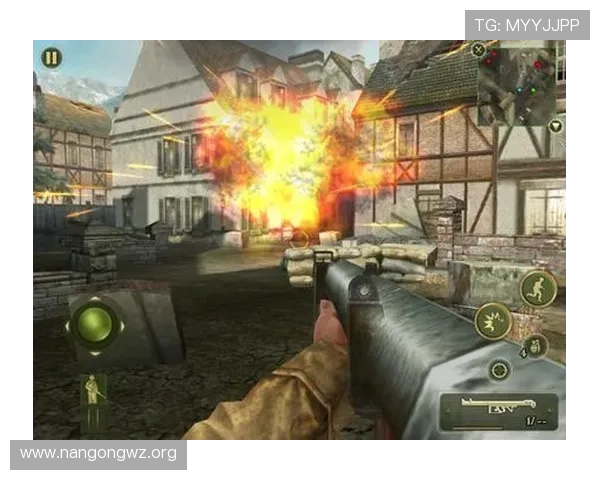Switch weapon using the weapon panel
The image size is (600, 480).
(498, 410)
